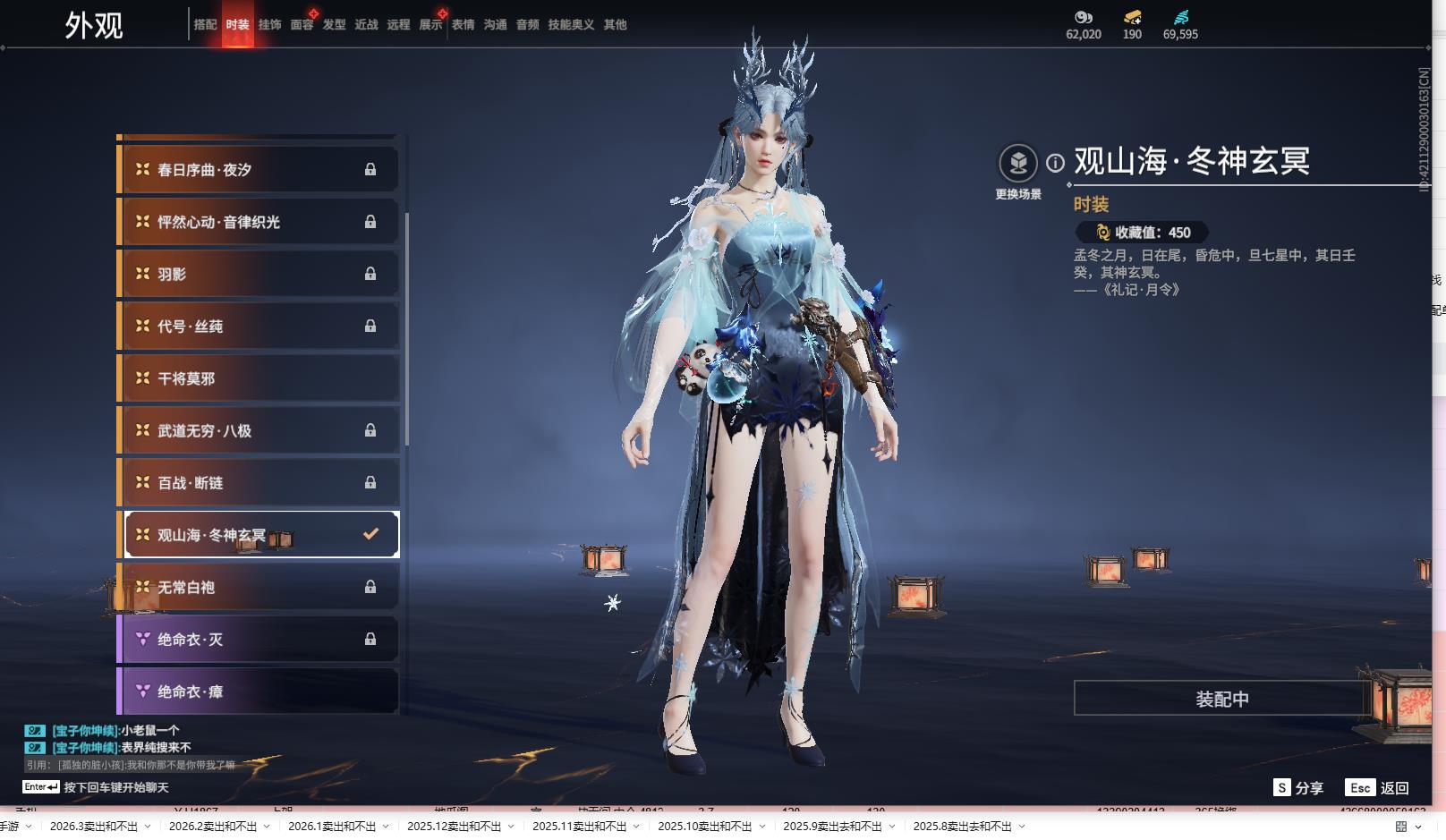
Task: Open the 近战 melee tab
Action: (x=366, y=25)
